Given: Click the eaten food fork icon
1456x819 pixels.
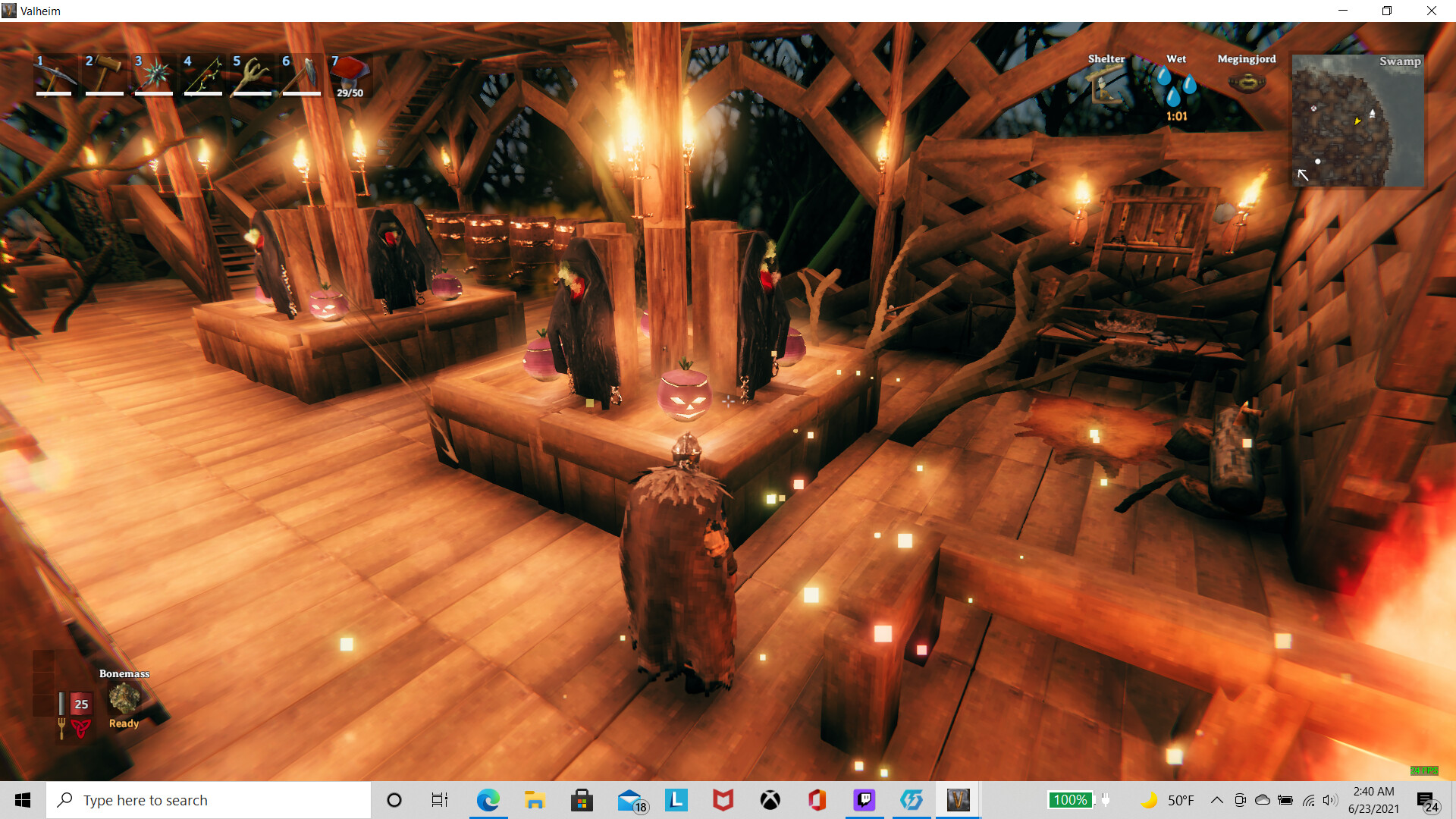Looking at the screenshot, I should [x=61, y=730].
